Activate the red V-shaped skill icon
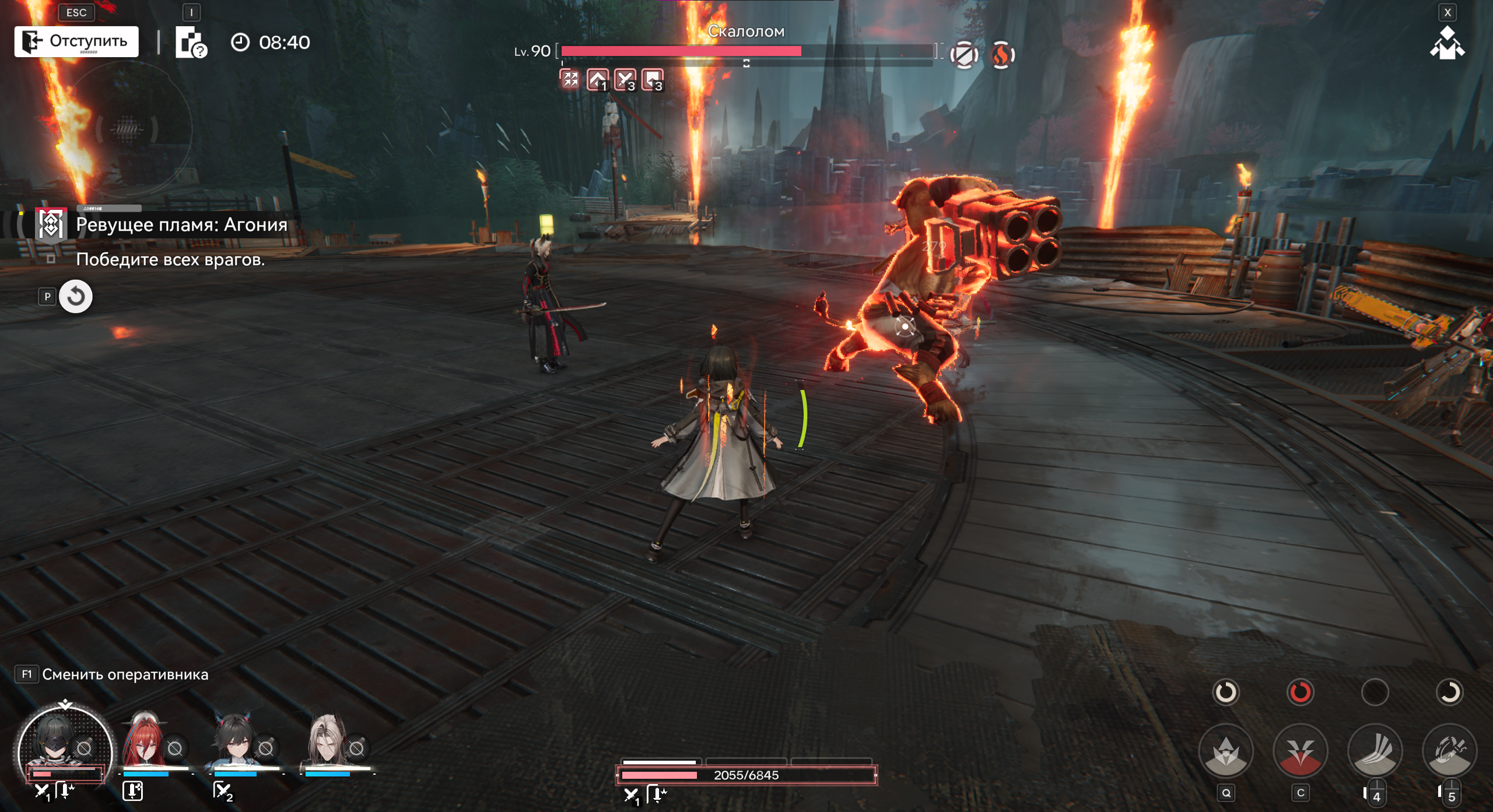1493x812 pixels. pos(1301,753)
